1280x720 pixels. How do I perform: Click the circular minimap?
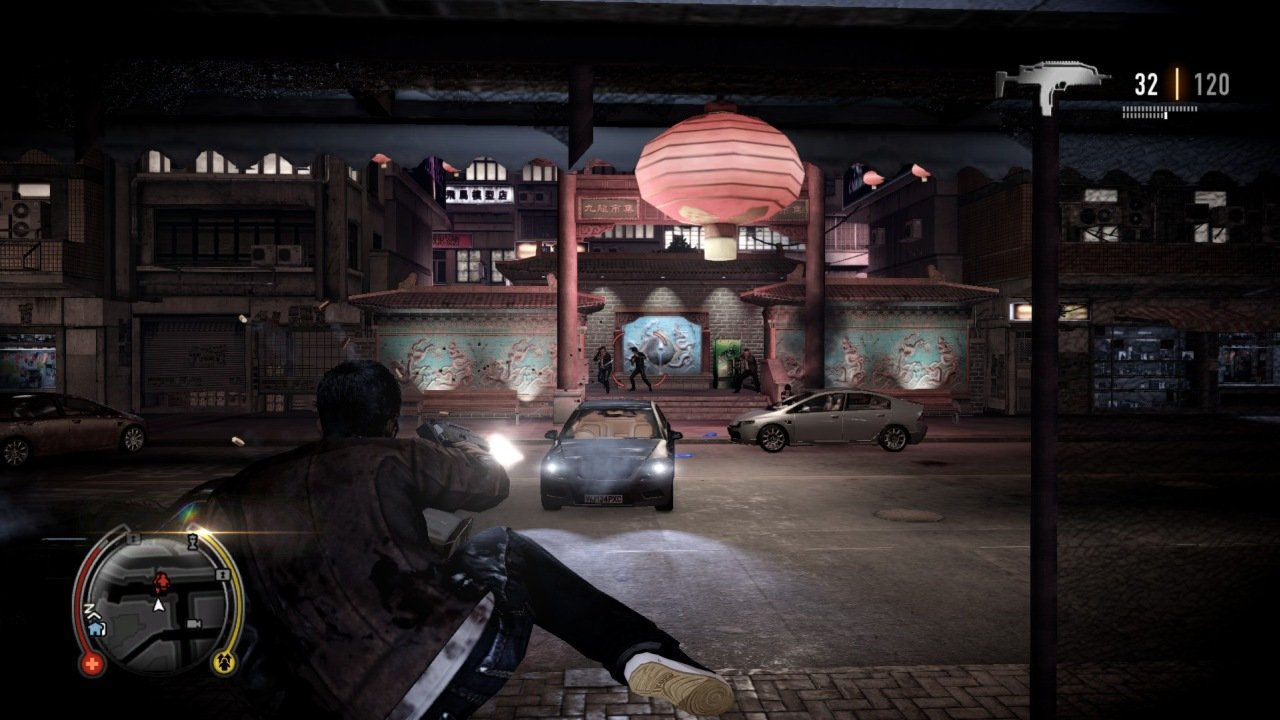point(158,603)
